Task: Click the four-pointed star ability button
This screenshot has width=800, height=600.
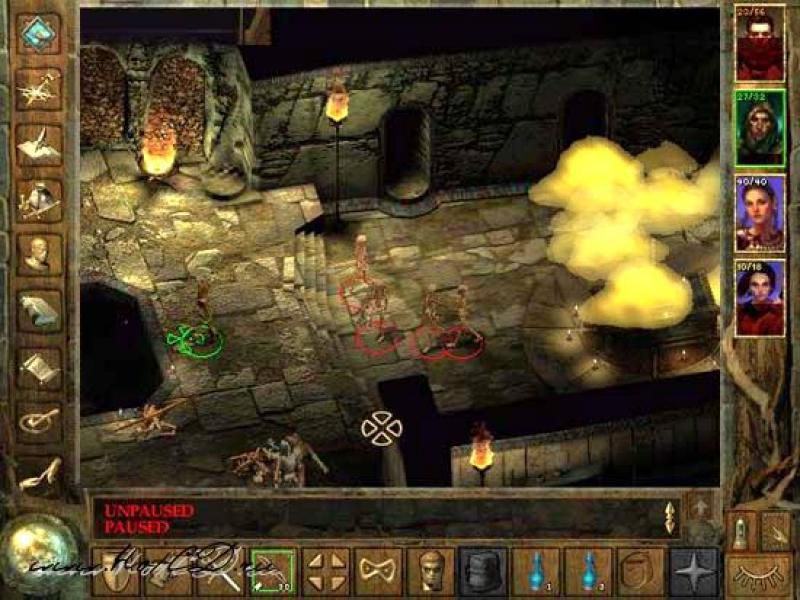Action: [x=693, y=572]
